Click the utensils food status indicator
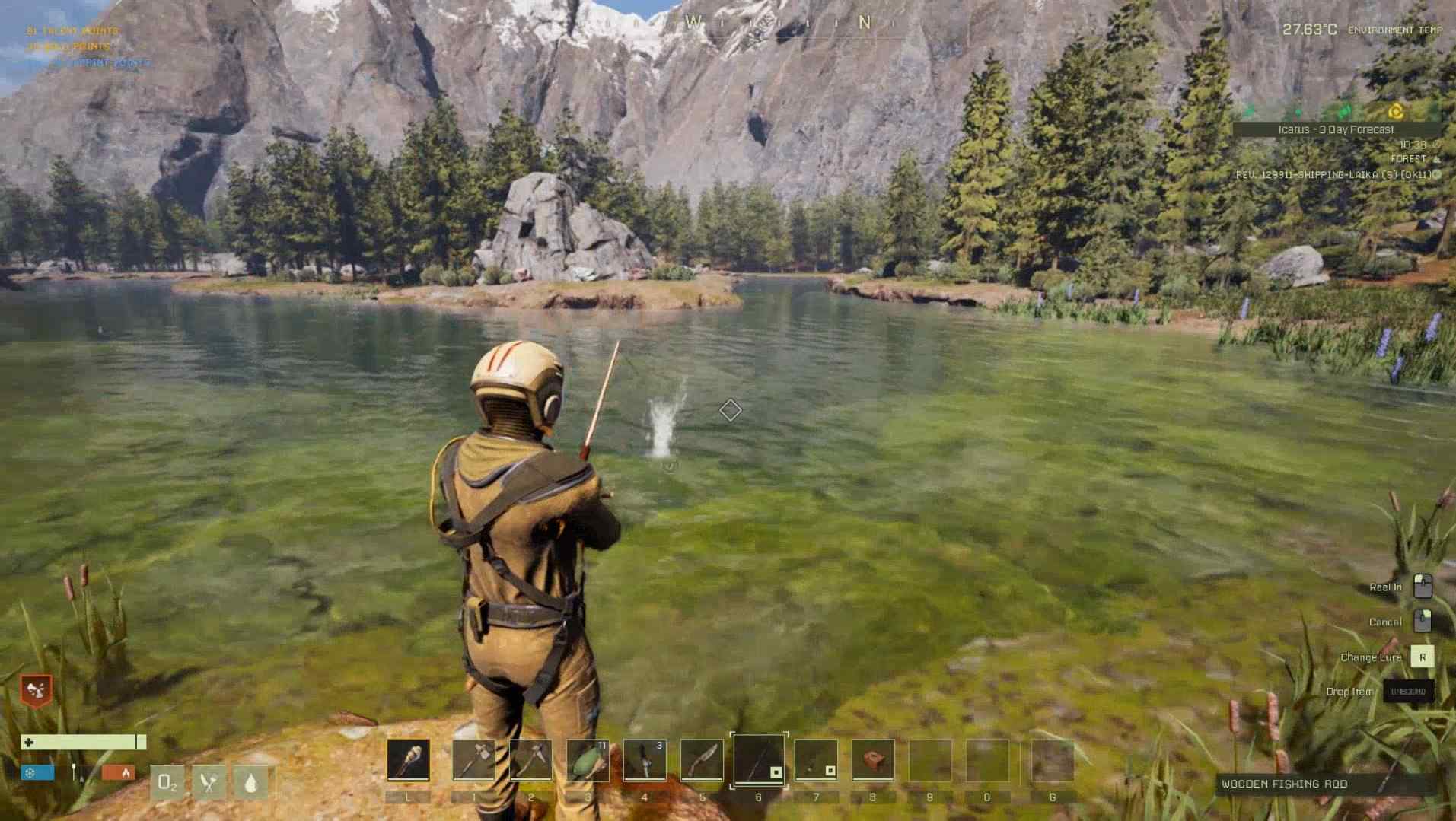This screenshot has height=821, width=1456. 211,782
